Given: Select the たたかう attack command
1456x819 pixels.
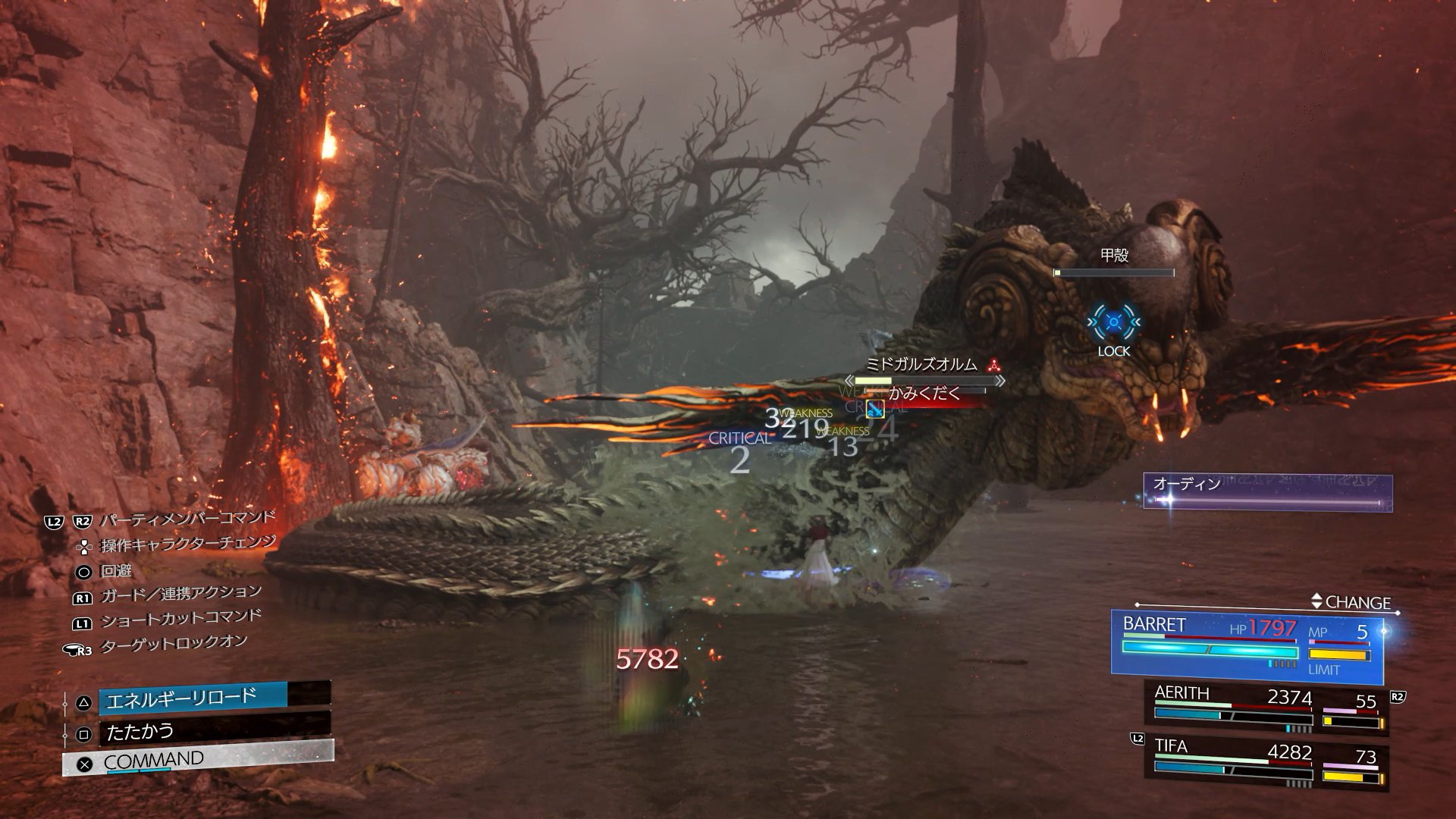Looking at the screenshot, I should (214, 732).
